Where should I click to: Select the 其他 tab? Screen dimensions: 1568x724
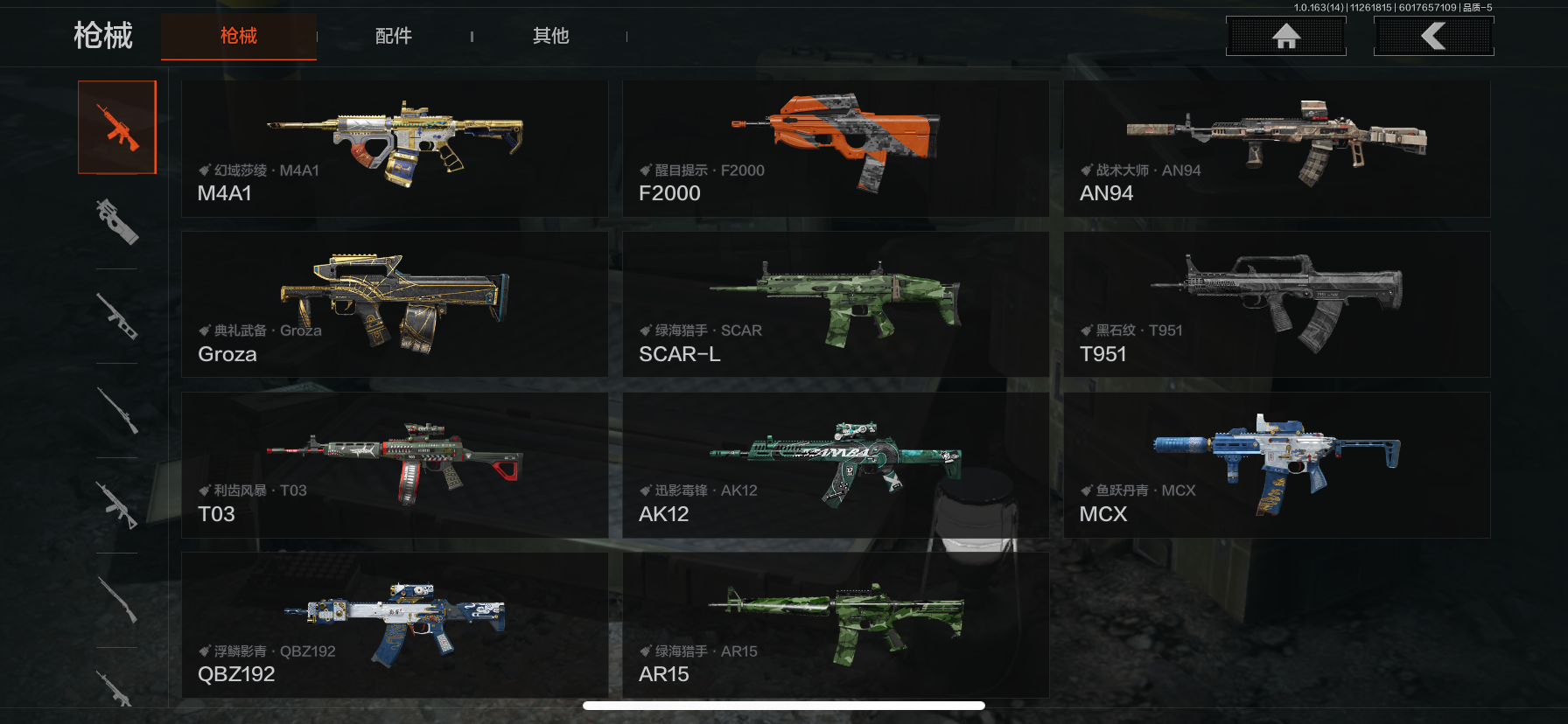tap(550, 36)
